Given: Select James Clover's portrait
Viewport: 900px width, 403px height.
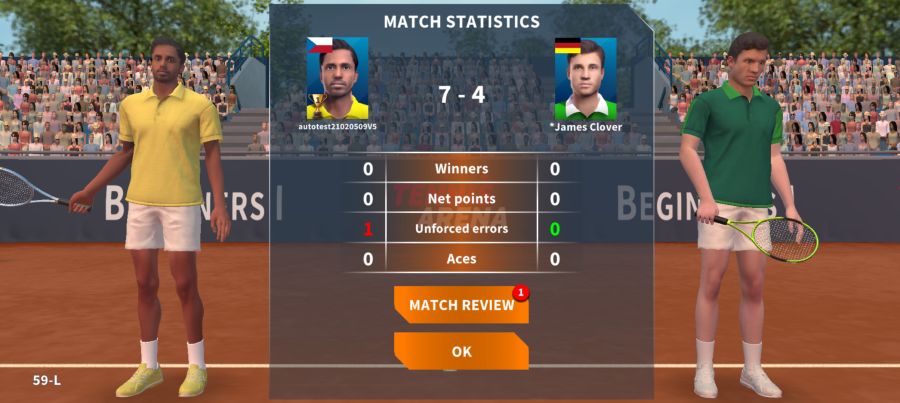Looking at the screenshot, I should (x=585, y=79).
